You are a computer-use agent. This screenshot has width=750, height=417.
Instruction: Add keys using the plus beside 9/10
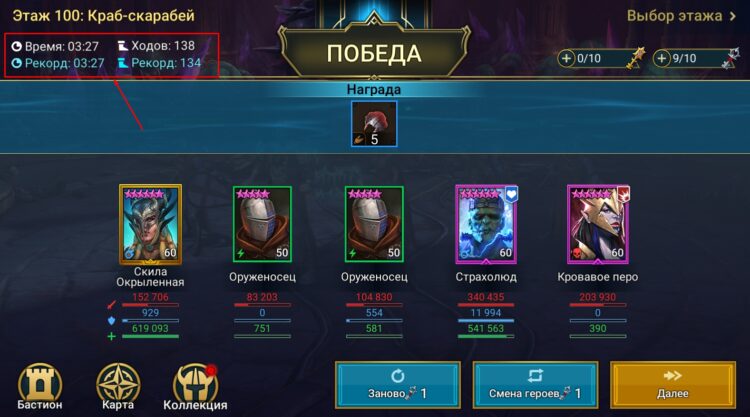pos(663,59)
